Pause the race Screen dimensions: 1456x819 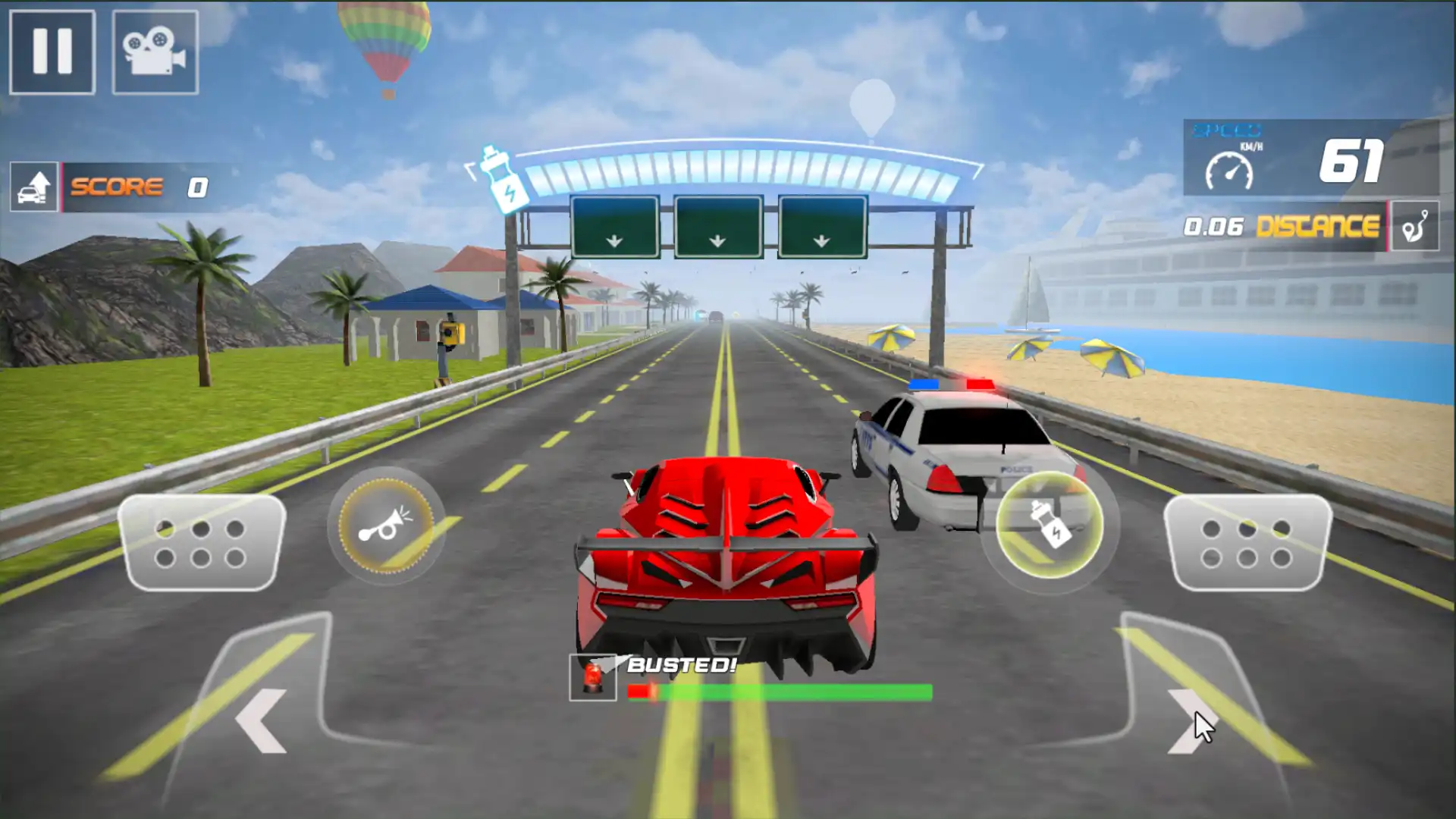[52, 52]
